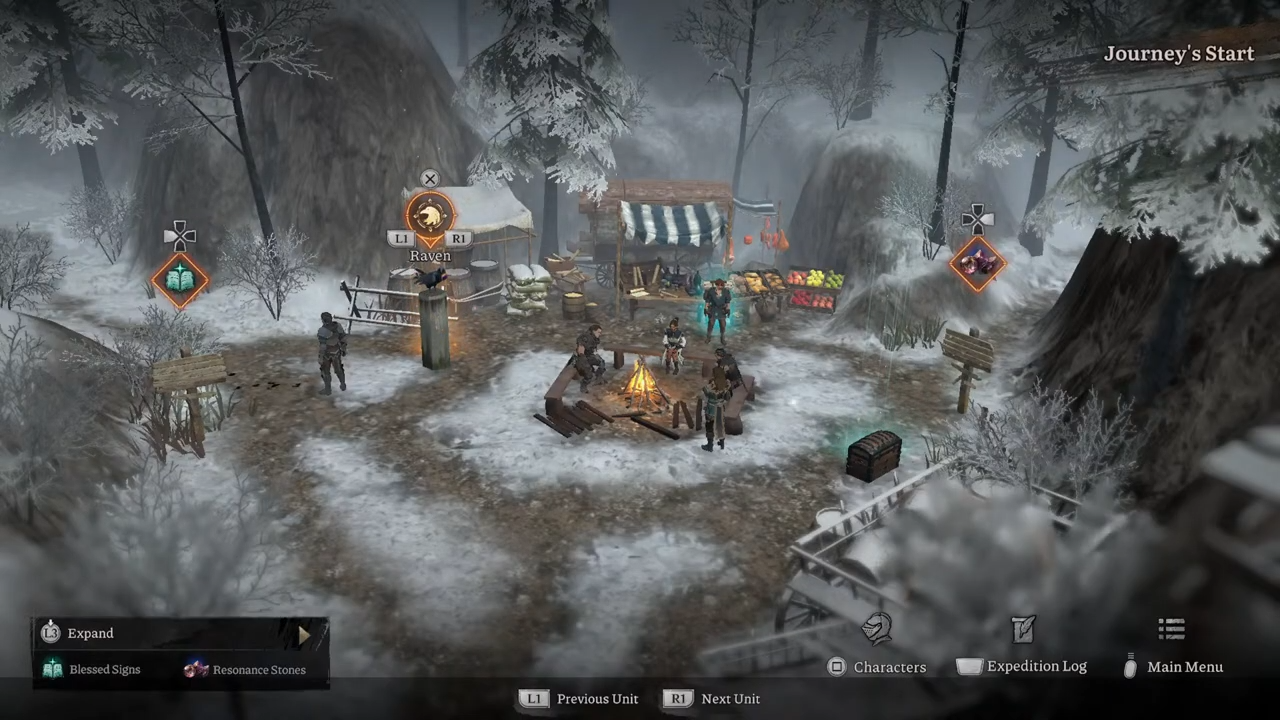Show Resonance Stones resource entry
1280x720 pixels.
point(245,670)
